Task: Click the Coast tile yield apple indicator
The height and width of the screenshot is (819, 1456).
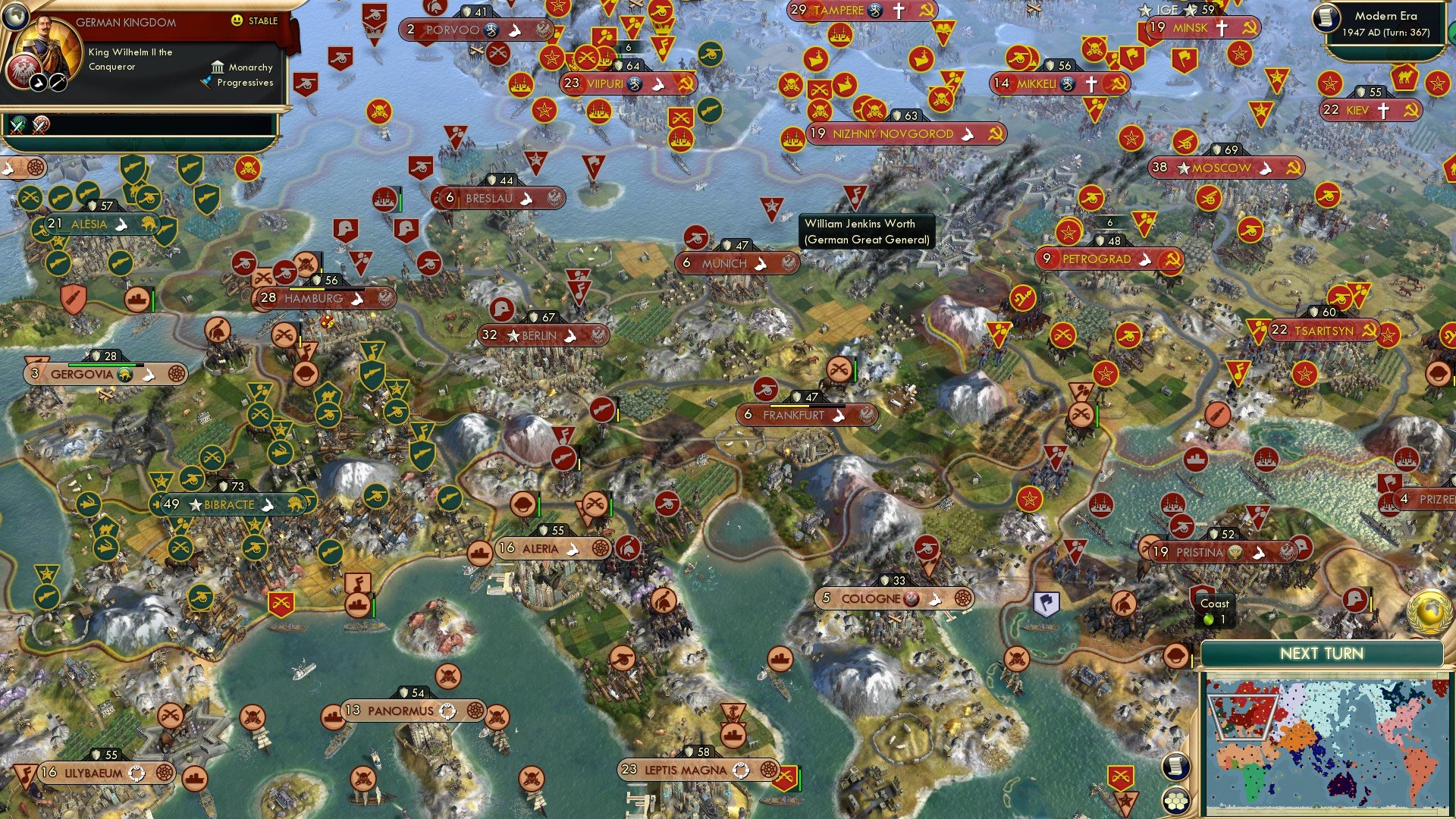Action: pyautogui.click(x=1207, y=618)
